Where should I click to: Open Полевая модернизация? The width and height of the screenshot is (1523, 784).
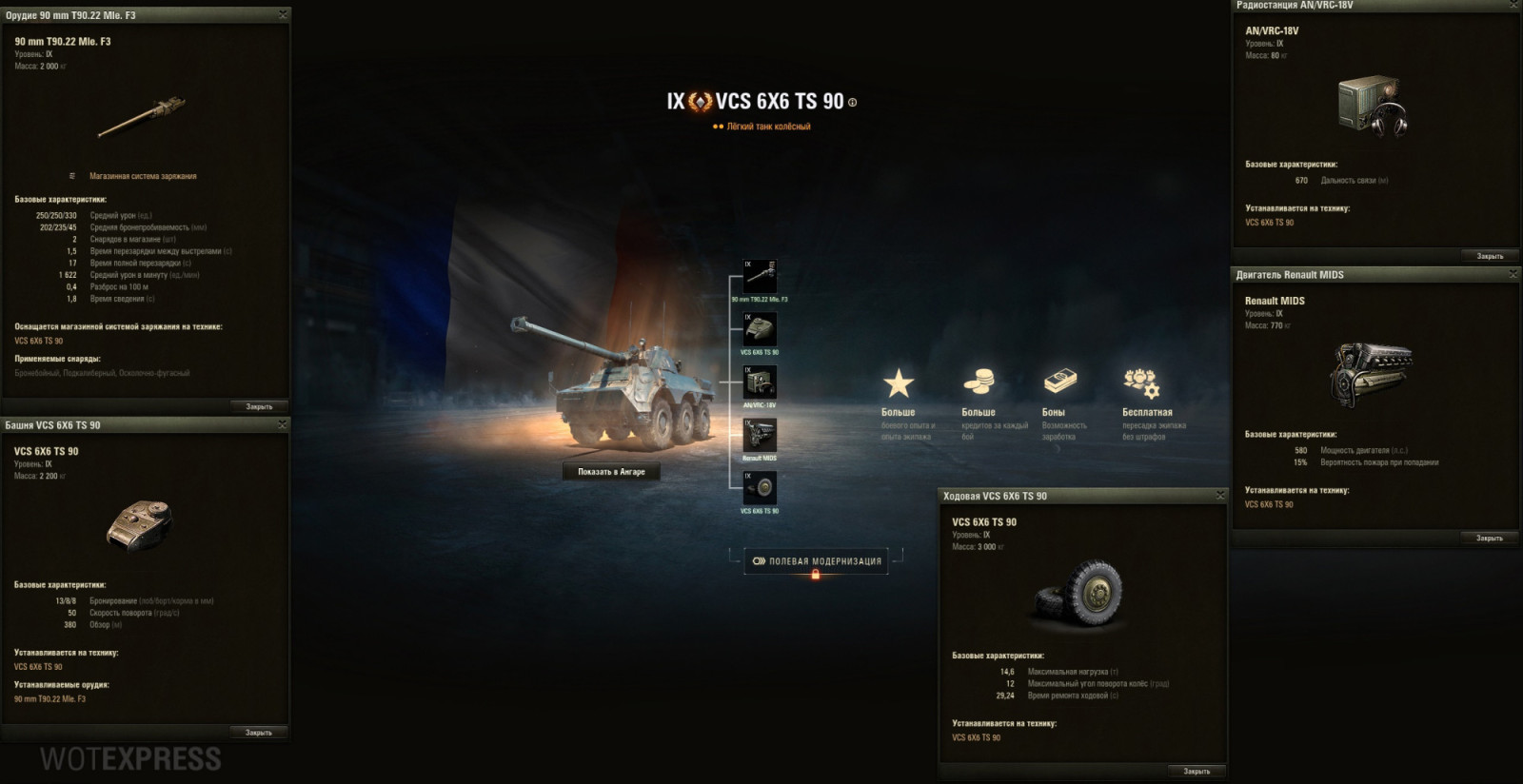(x=821, y=560)
